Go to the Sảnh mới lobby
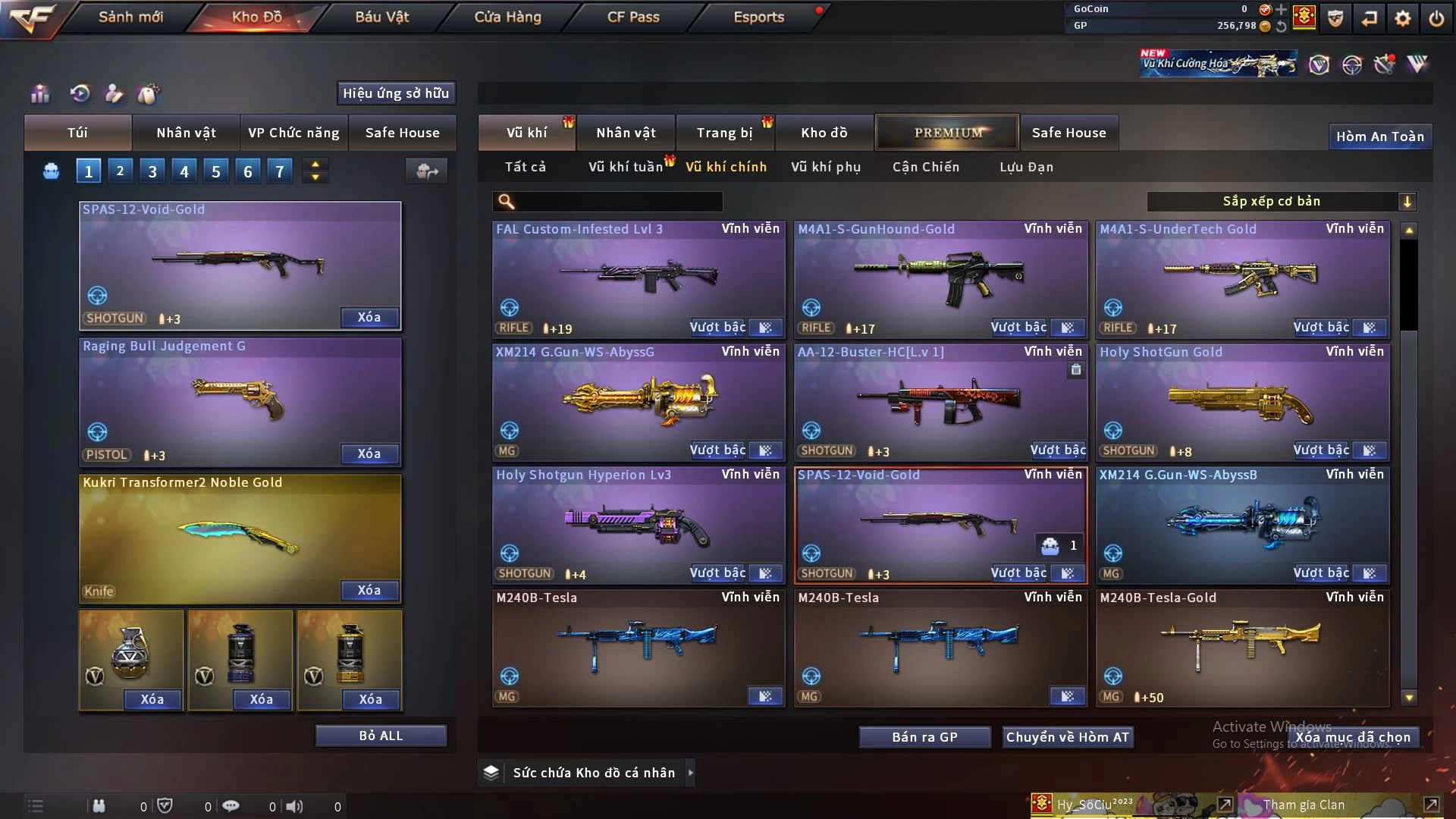1456x819 pixels. [x=130, y=17]
